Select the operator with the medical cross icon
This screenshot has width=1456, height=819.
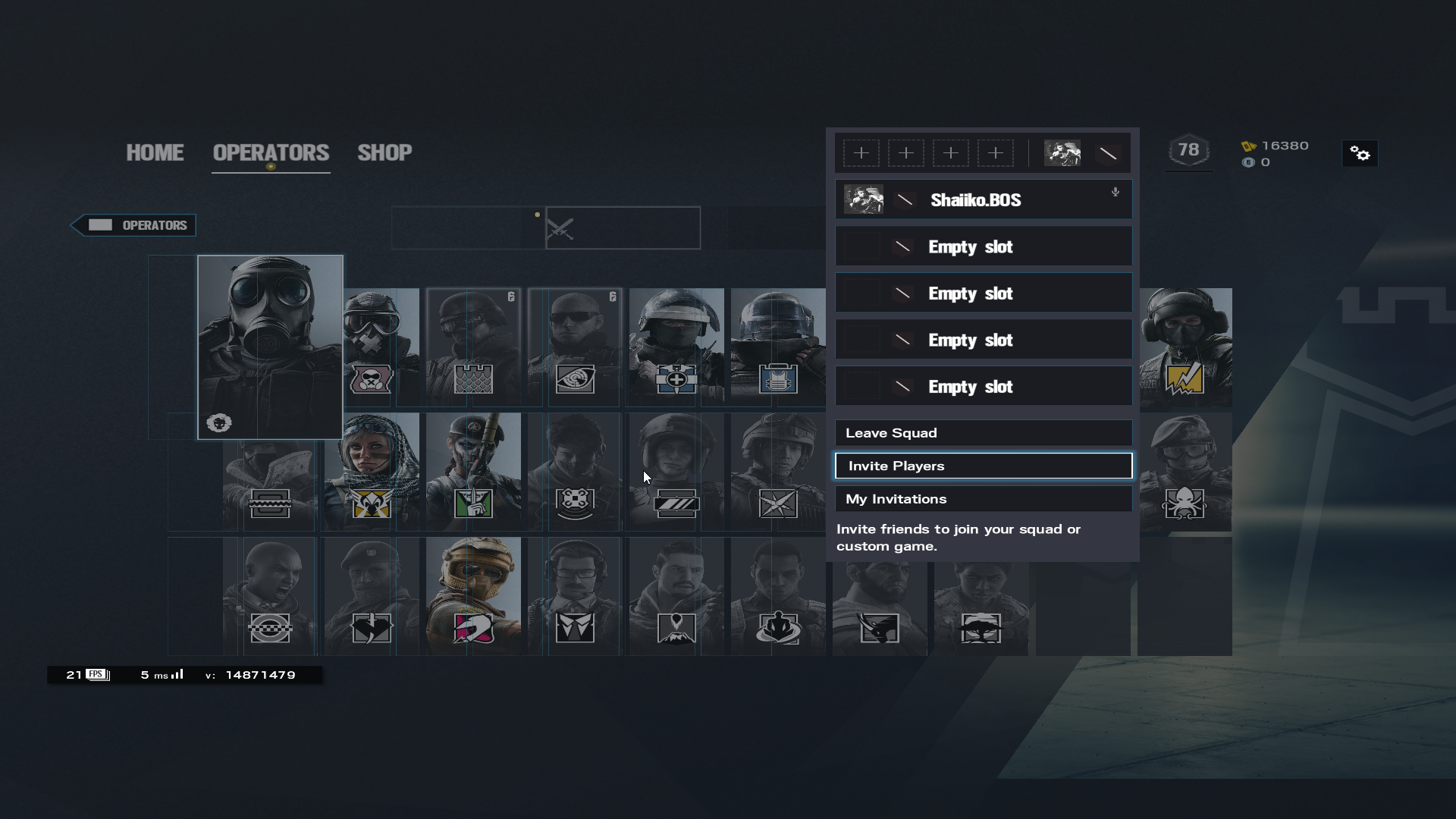tap(676, 347)
